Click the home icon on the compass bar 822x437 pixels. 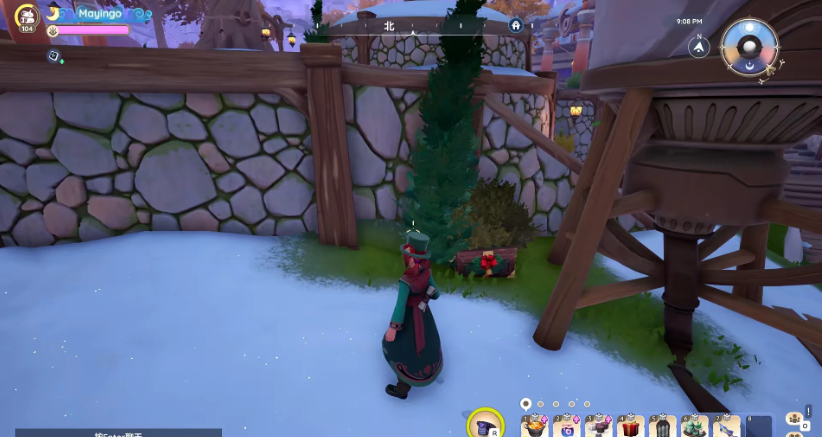(x=516, y=25)
